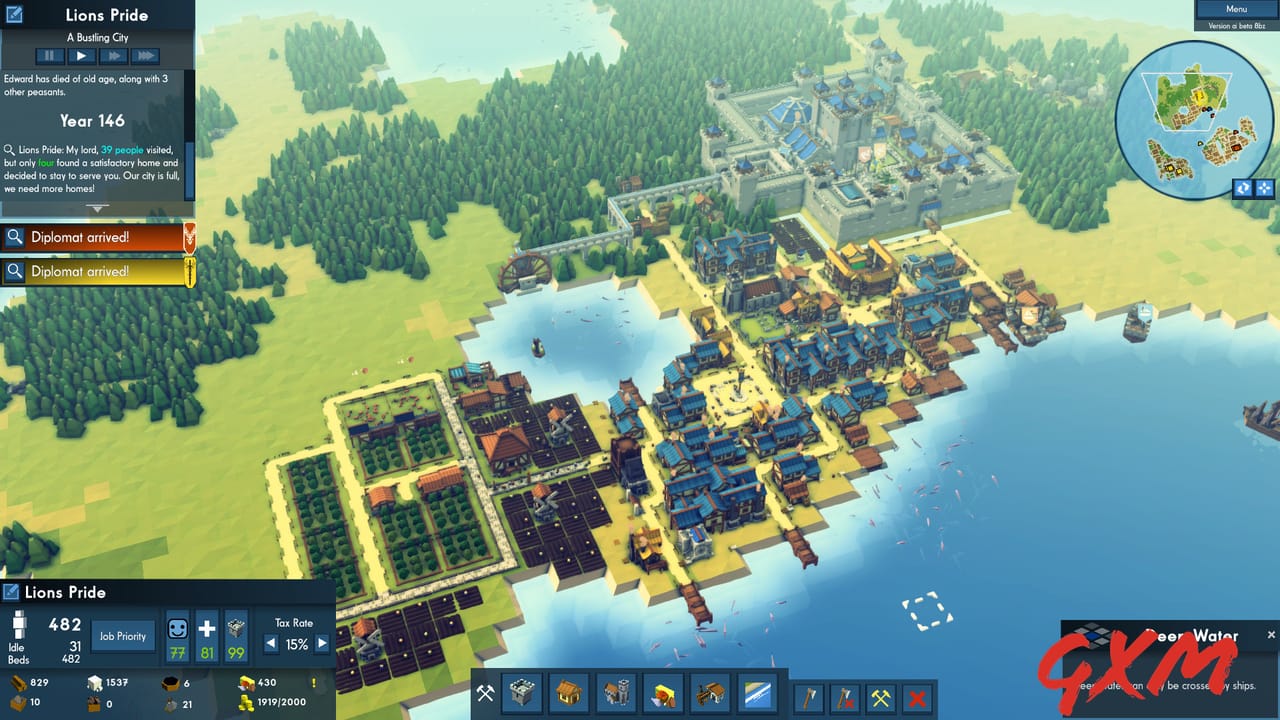Select the keep buildings category icon

(x=520, y=694)
